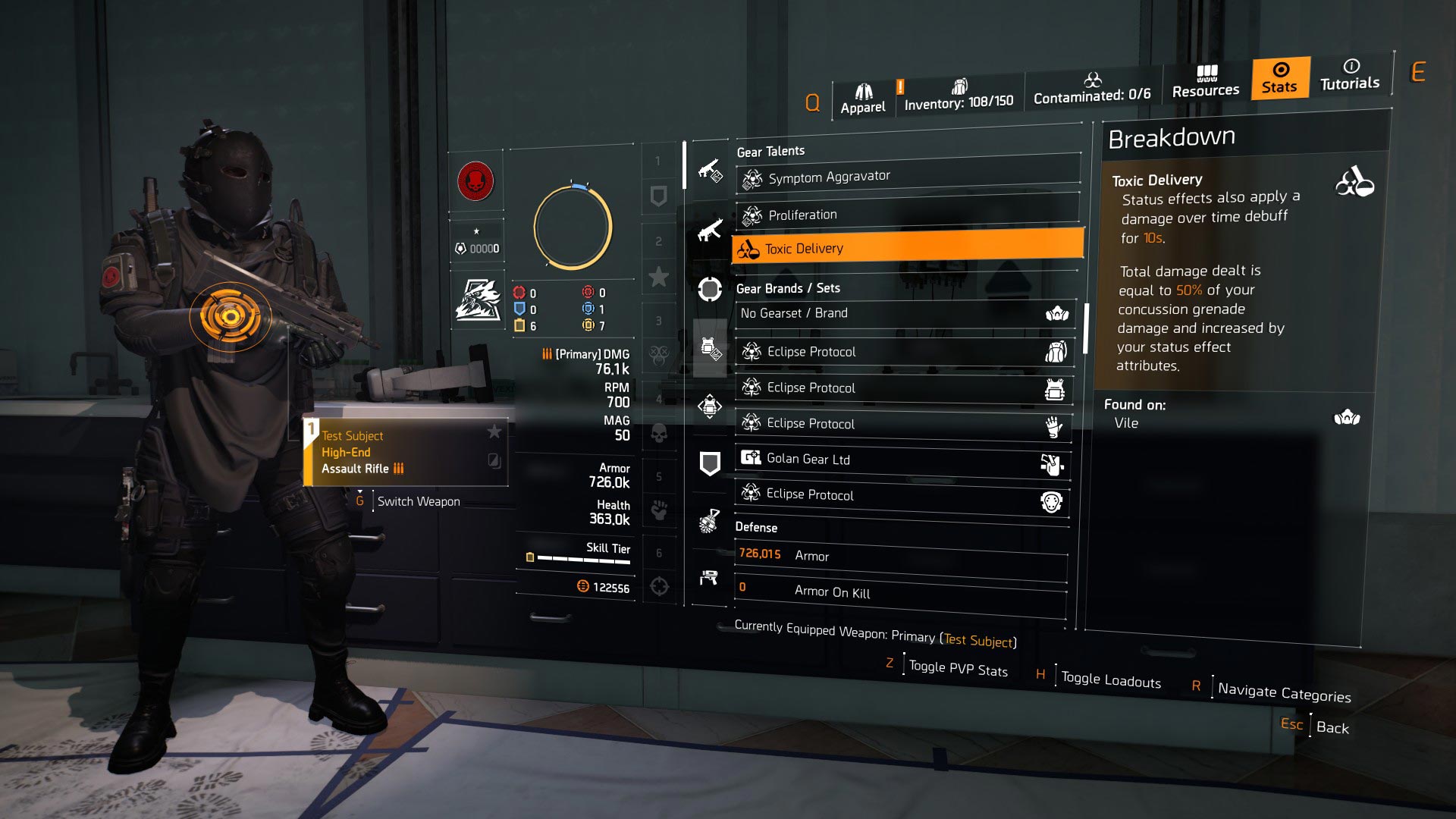Select the secondary SMG weapon slot icon
This screenshot has height=819, width=1456.
711,231
